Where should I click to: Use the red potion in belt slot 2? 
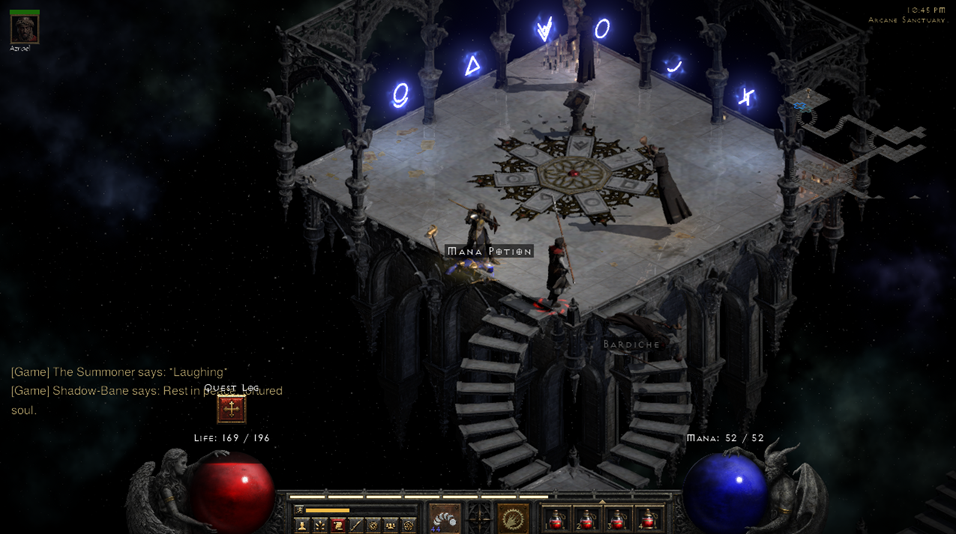(x=587, y=518)
